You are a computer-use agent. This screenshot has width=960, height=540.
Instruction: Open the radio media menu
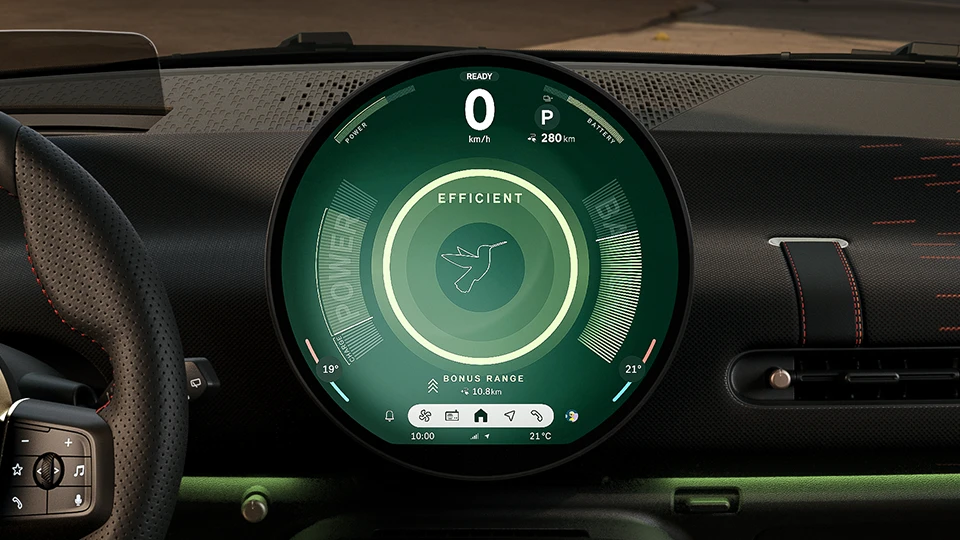452,415
